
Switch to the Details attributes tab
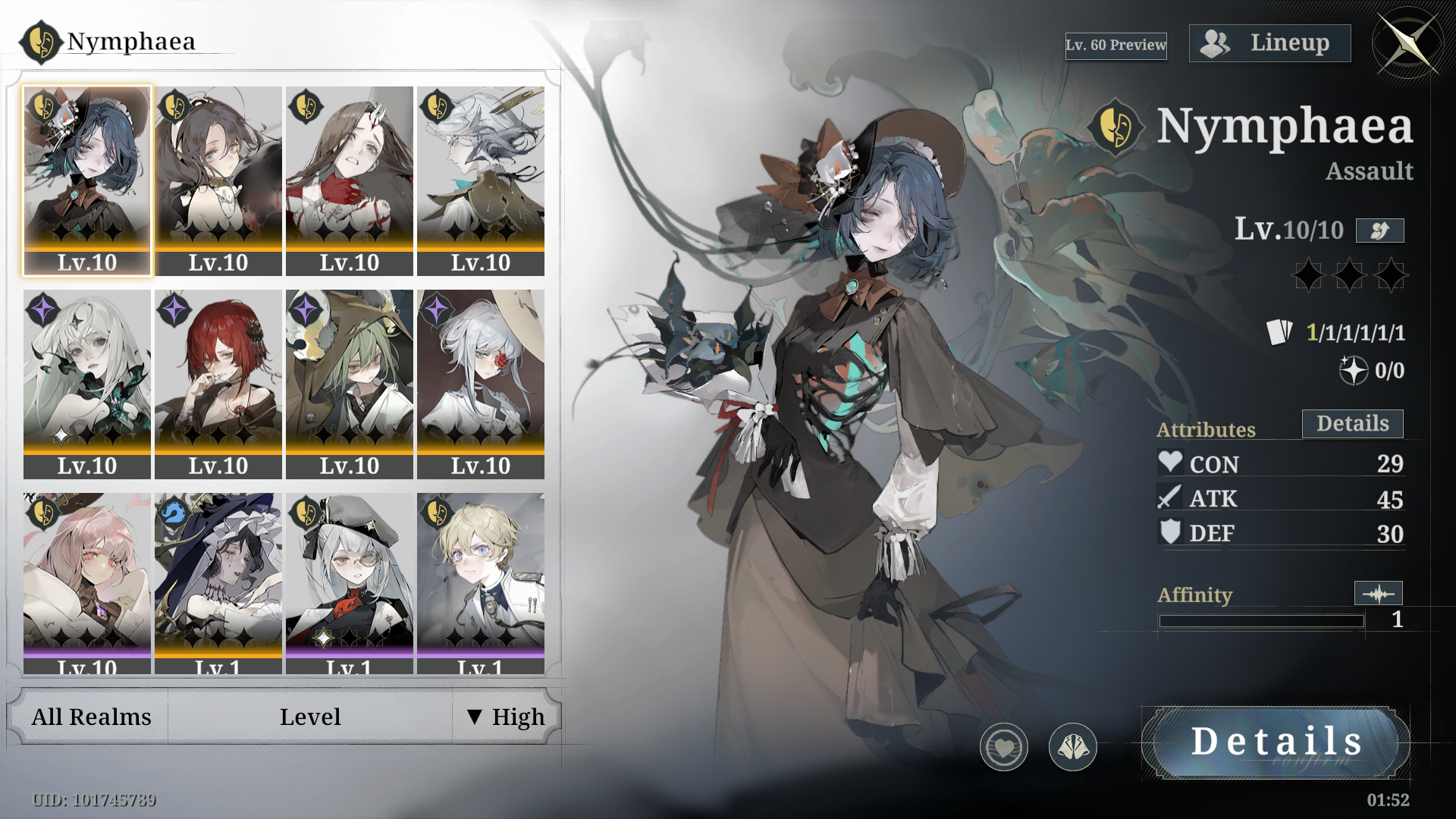[x=1352, y=423]
